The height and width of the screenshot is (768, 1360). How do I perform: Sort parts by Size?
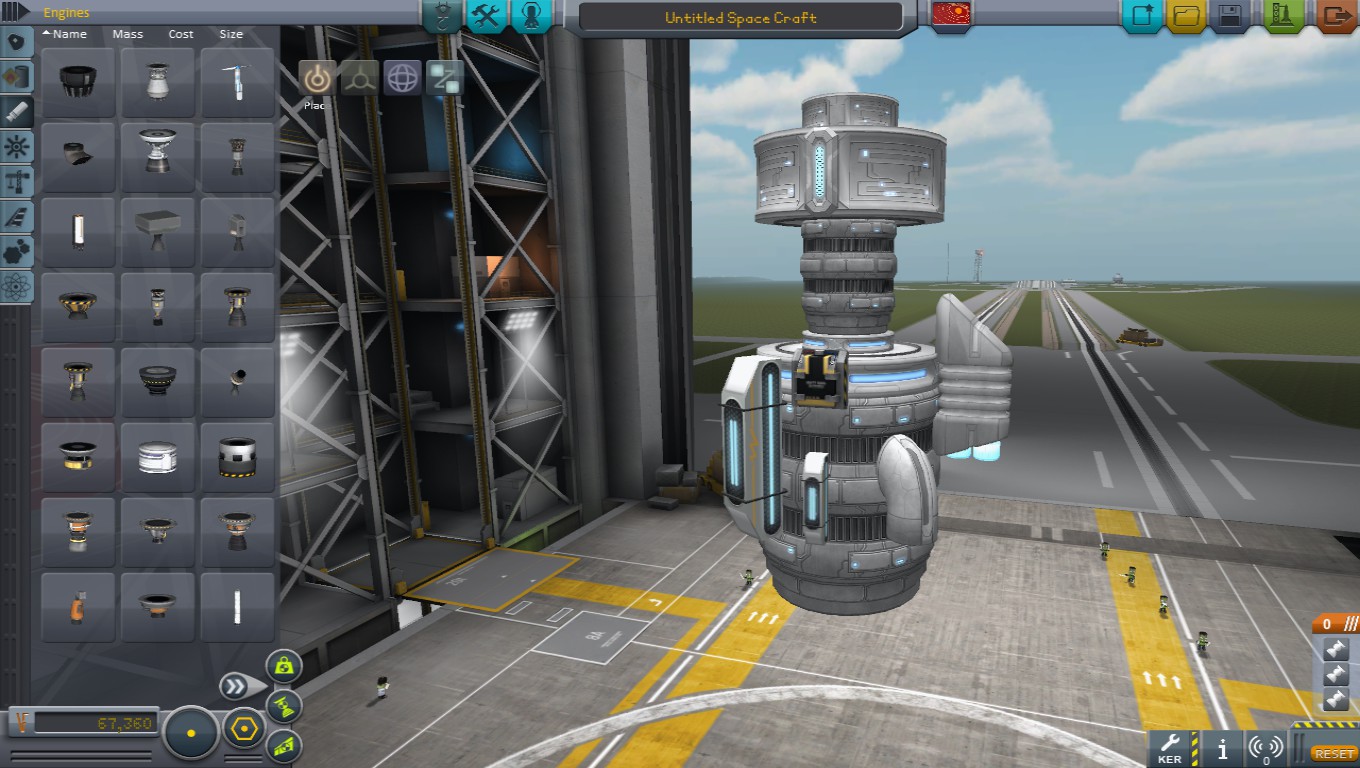click(231, 34)
